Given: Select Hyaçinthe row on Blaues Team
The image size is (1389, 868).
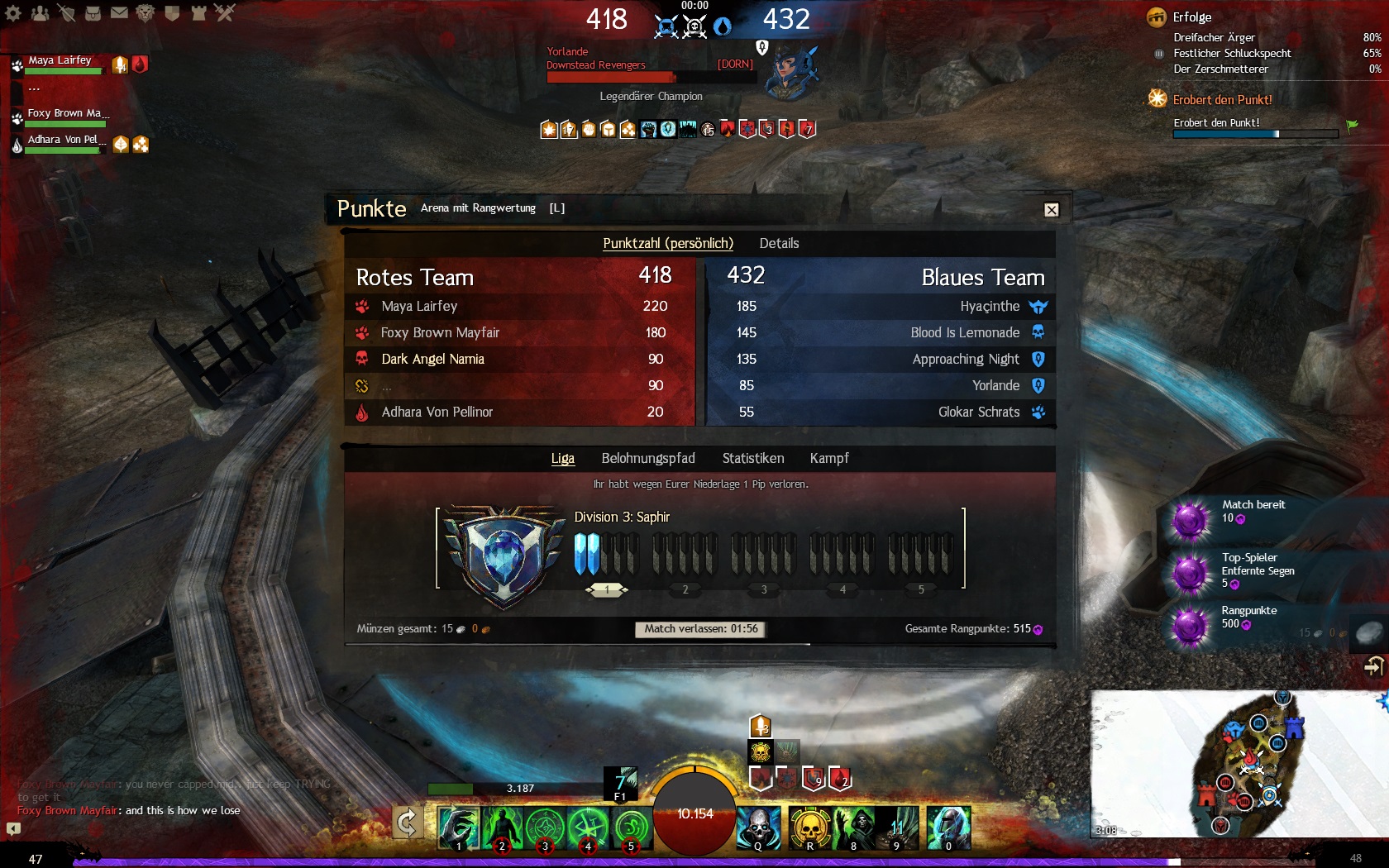Looking at the screenshot, I should pyautogui.click(x=989, y=306).
